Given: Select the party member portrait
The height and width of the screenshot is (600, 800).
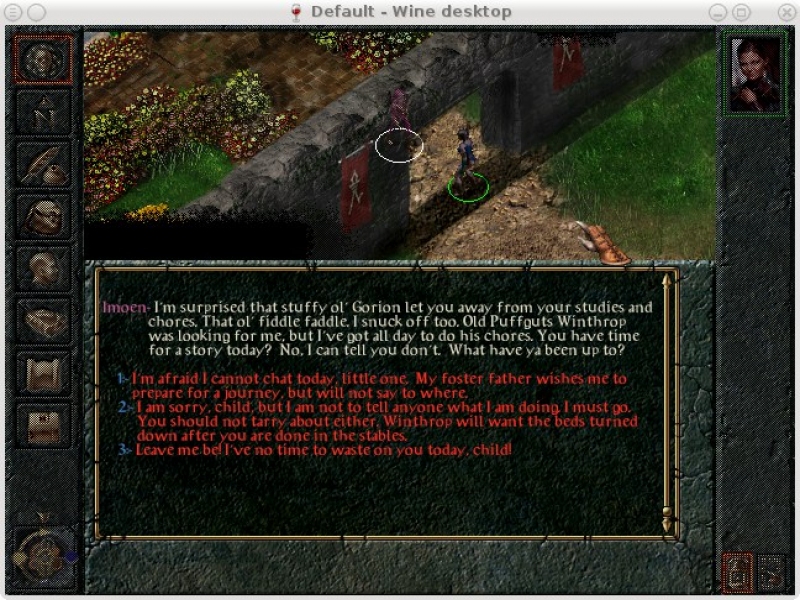Looking at the screenshot, I should coord(755,75).
